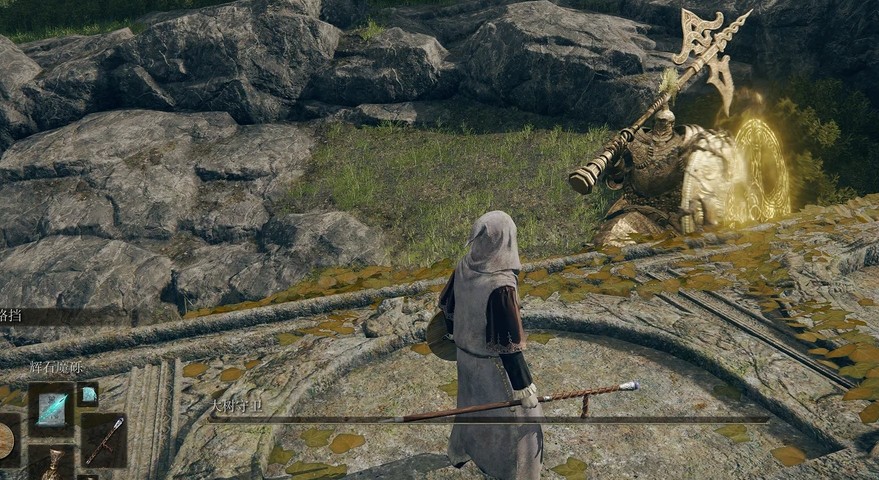Select the equipped staff weapon slot
Screen dimensions: 879x480
[103, 438]
